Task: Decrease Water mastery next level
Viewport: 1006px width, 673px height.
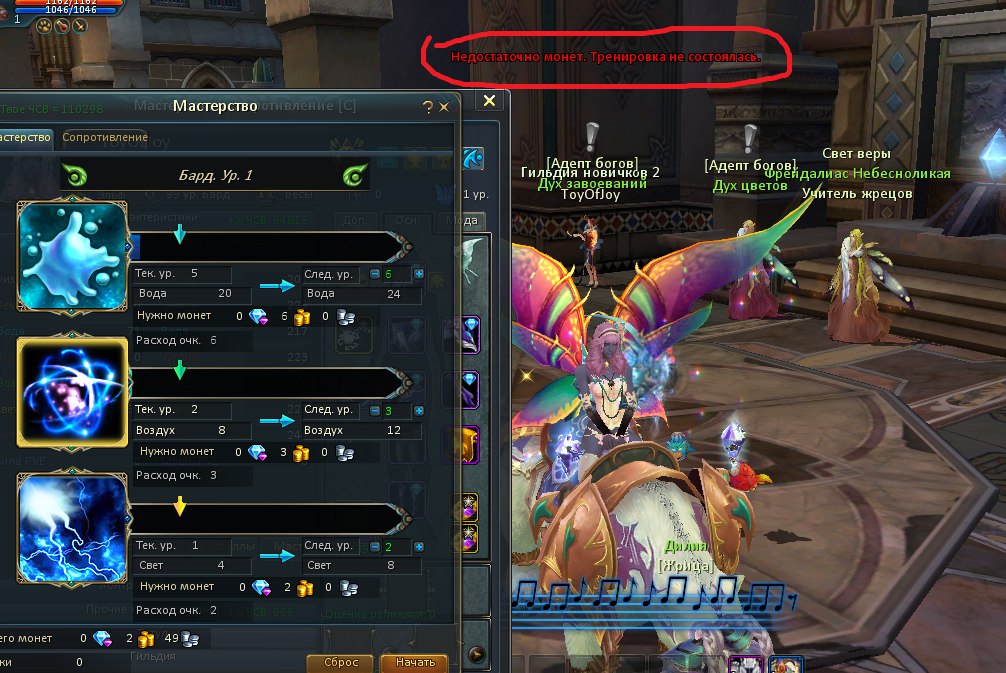Action: (375, 274)
